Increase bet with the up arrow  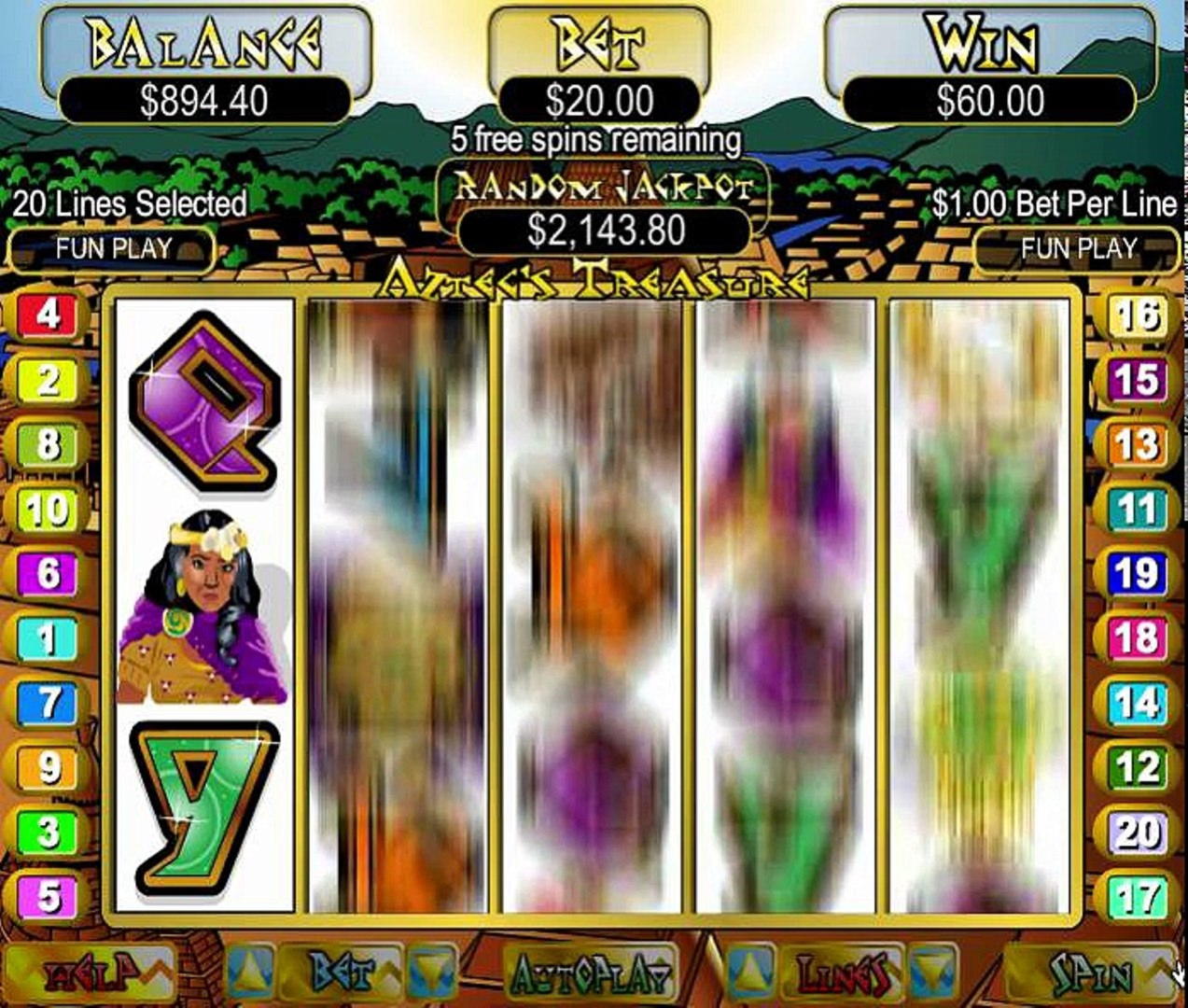pyautogui.click(x=250, y=973)
